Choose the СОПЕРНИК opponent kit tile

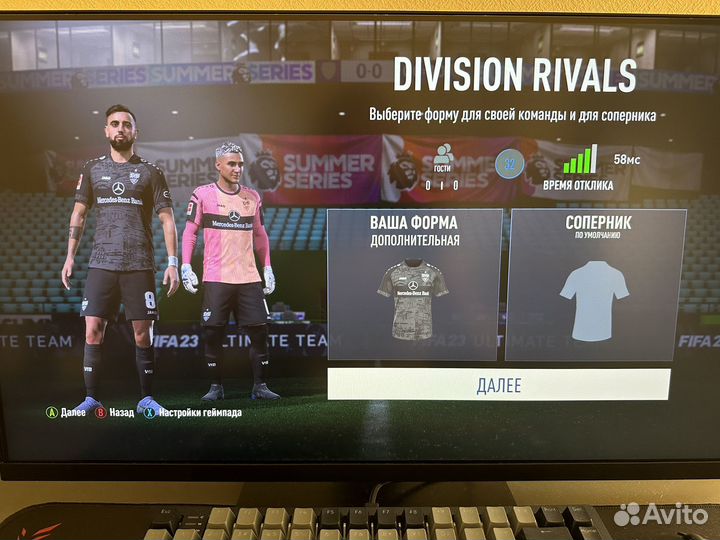pyautogui.click(x=596, y=285)
